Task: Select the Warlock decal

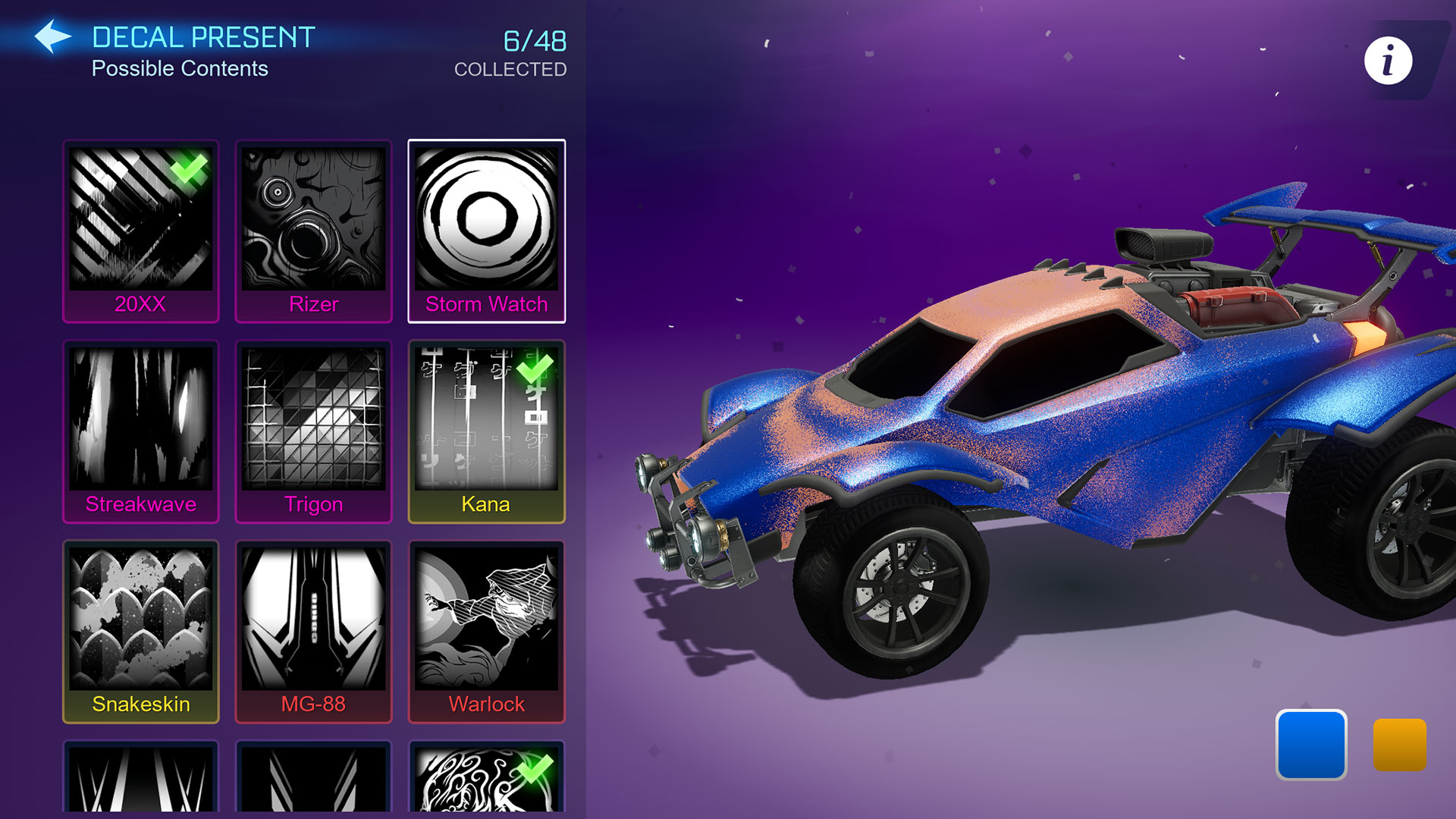Action: 486,631
